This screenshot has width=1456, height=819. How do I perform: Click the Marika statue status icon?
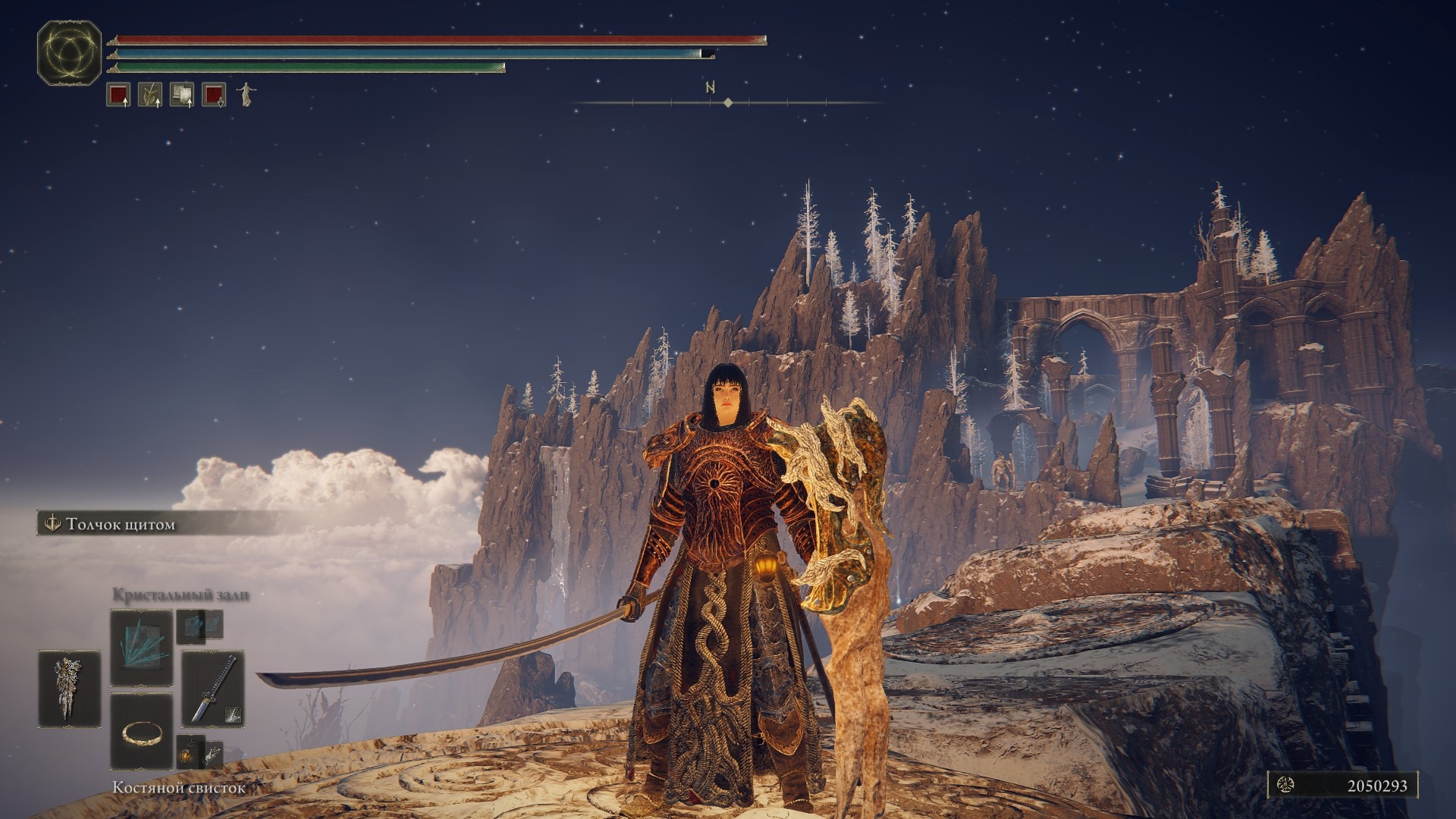246,95
